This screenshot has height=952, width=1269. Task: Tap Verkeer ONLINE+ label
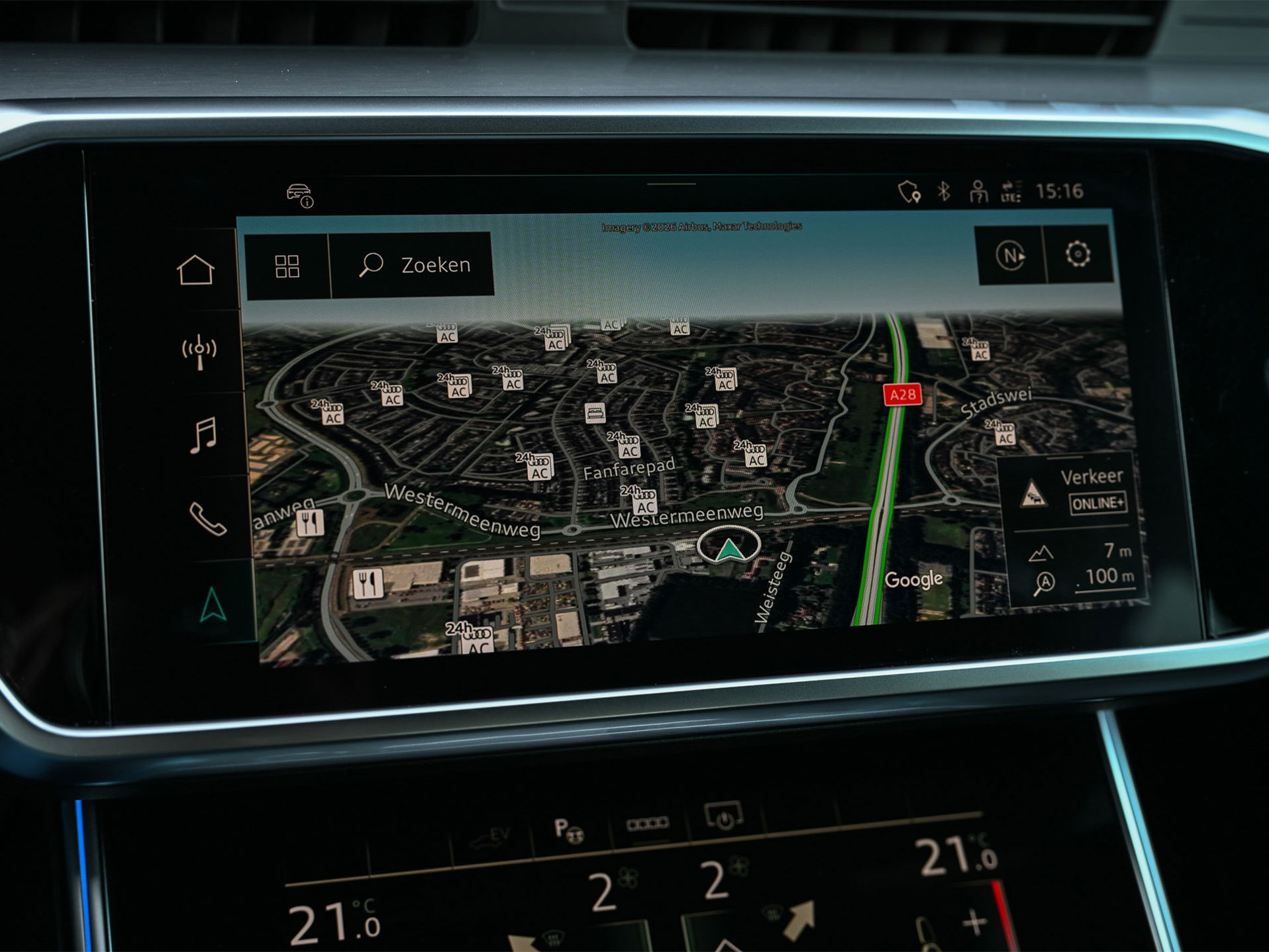(x=1100, y=503)
